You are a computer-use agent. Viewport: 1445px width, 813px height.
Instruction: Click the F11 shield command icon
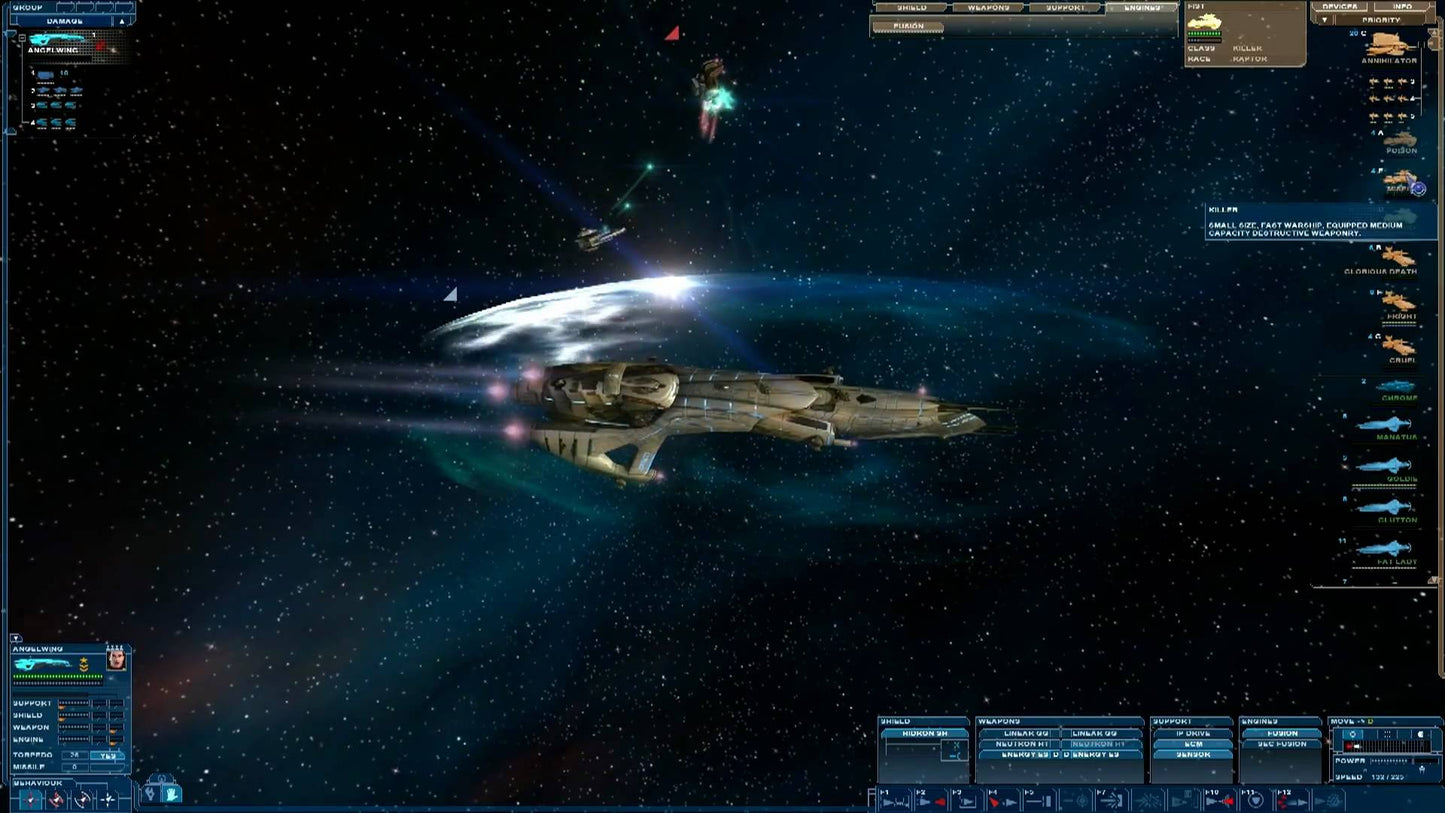click(1254, 800)
